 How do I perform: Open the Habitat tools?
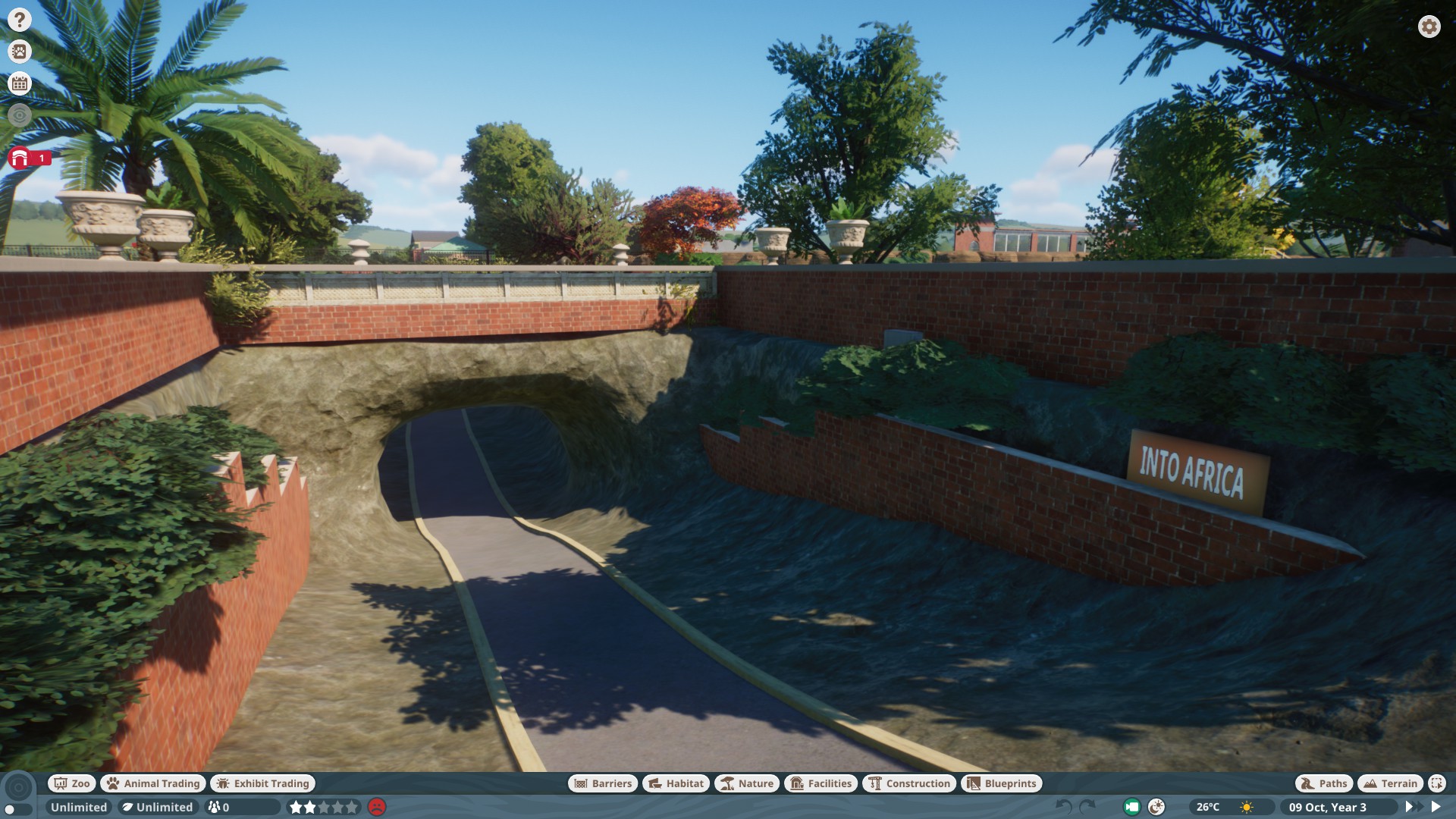click(674, 783)
